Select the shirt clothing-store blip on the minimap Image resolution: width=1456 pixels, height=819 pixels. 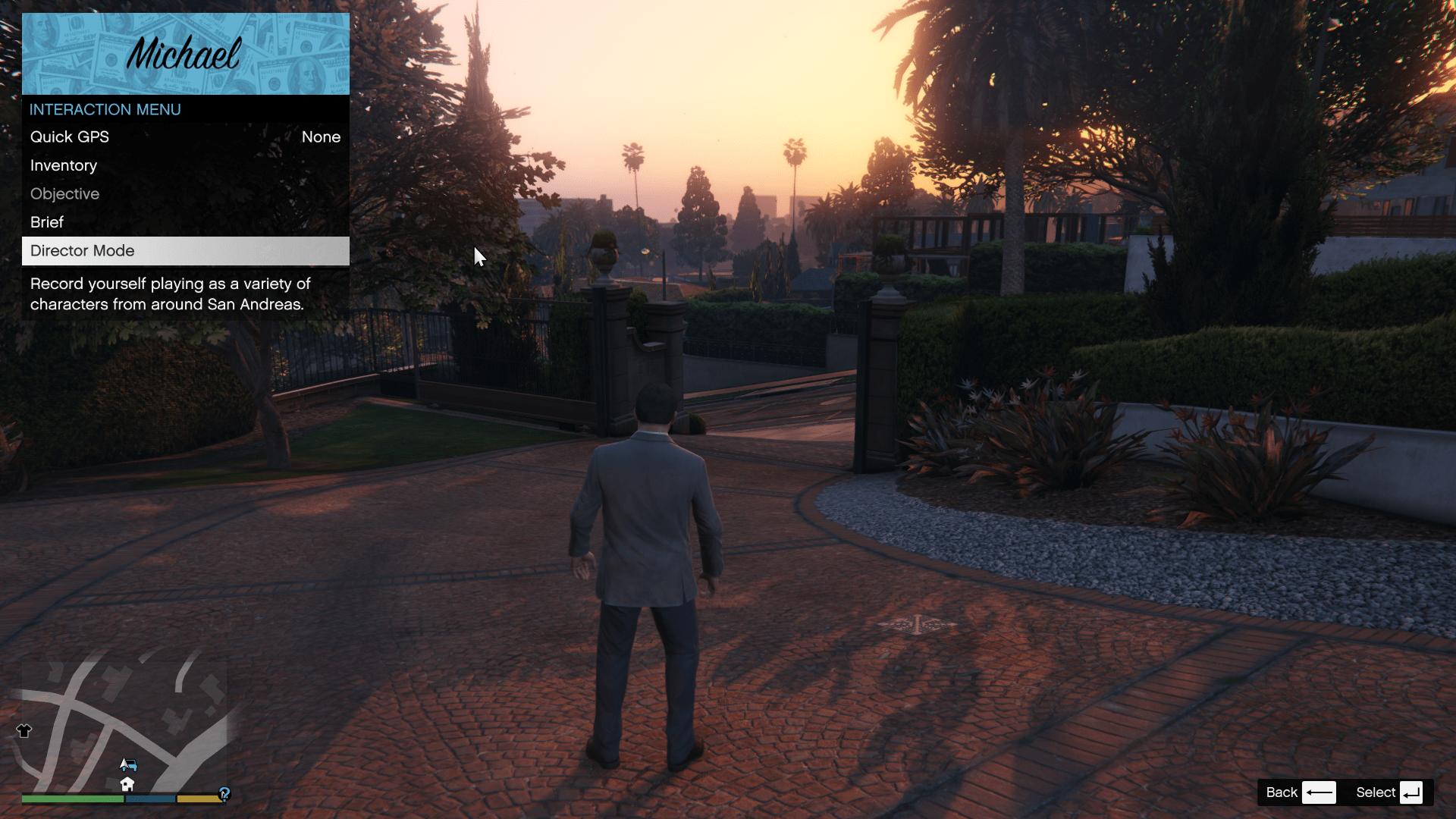tap(24, 730)
